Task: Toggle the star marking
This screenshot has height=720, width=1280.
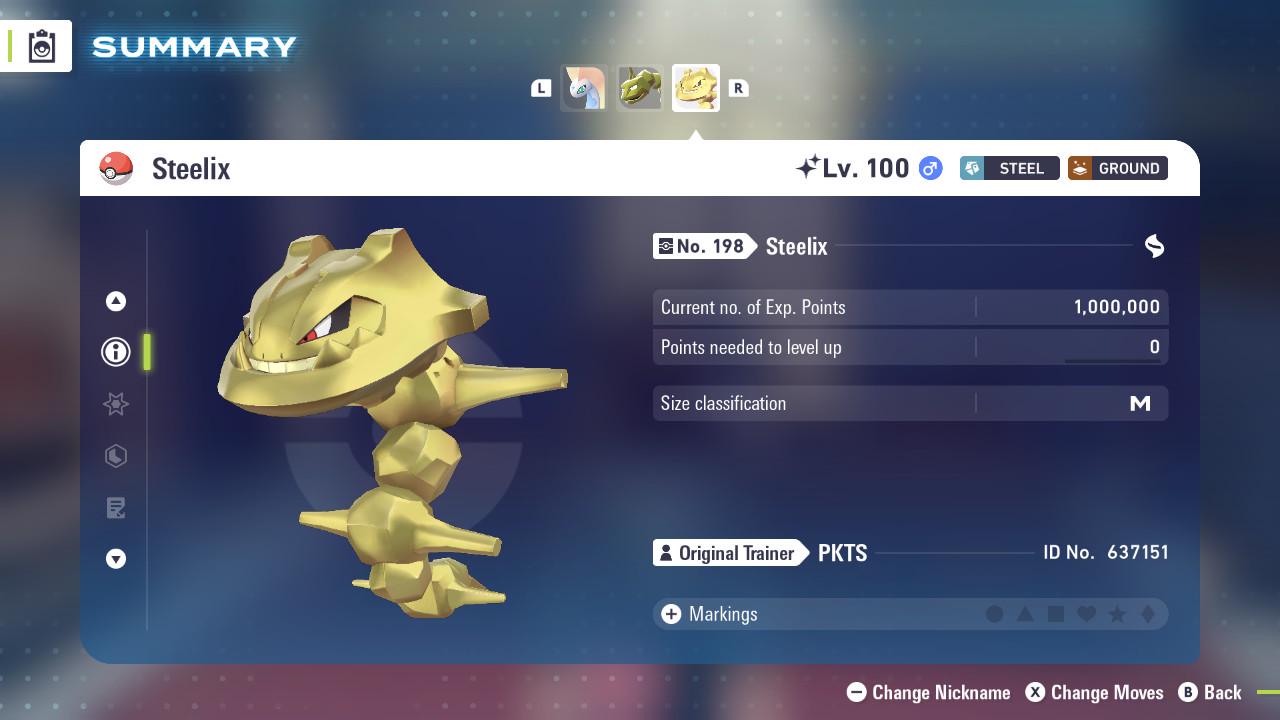Action: [x=1117, y=614]
